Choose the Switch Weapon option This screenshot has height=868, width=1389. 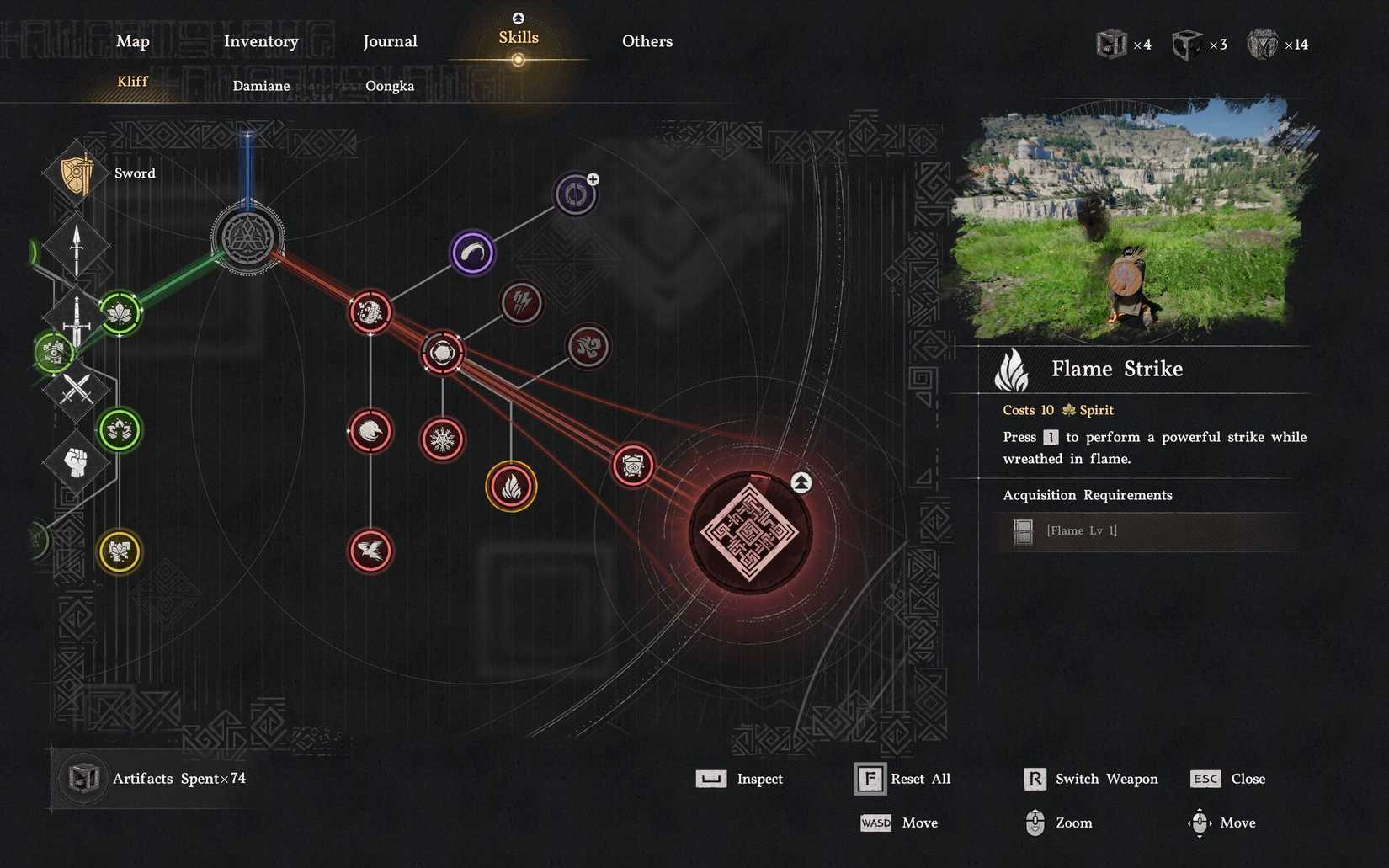[x=1091, y=779]
